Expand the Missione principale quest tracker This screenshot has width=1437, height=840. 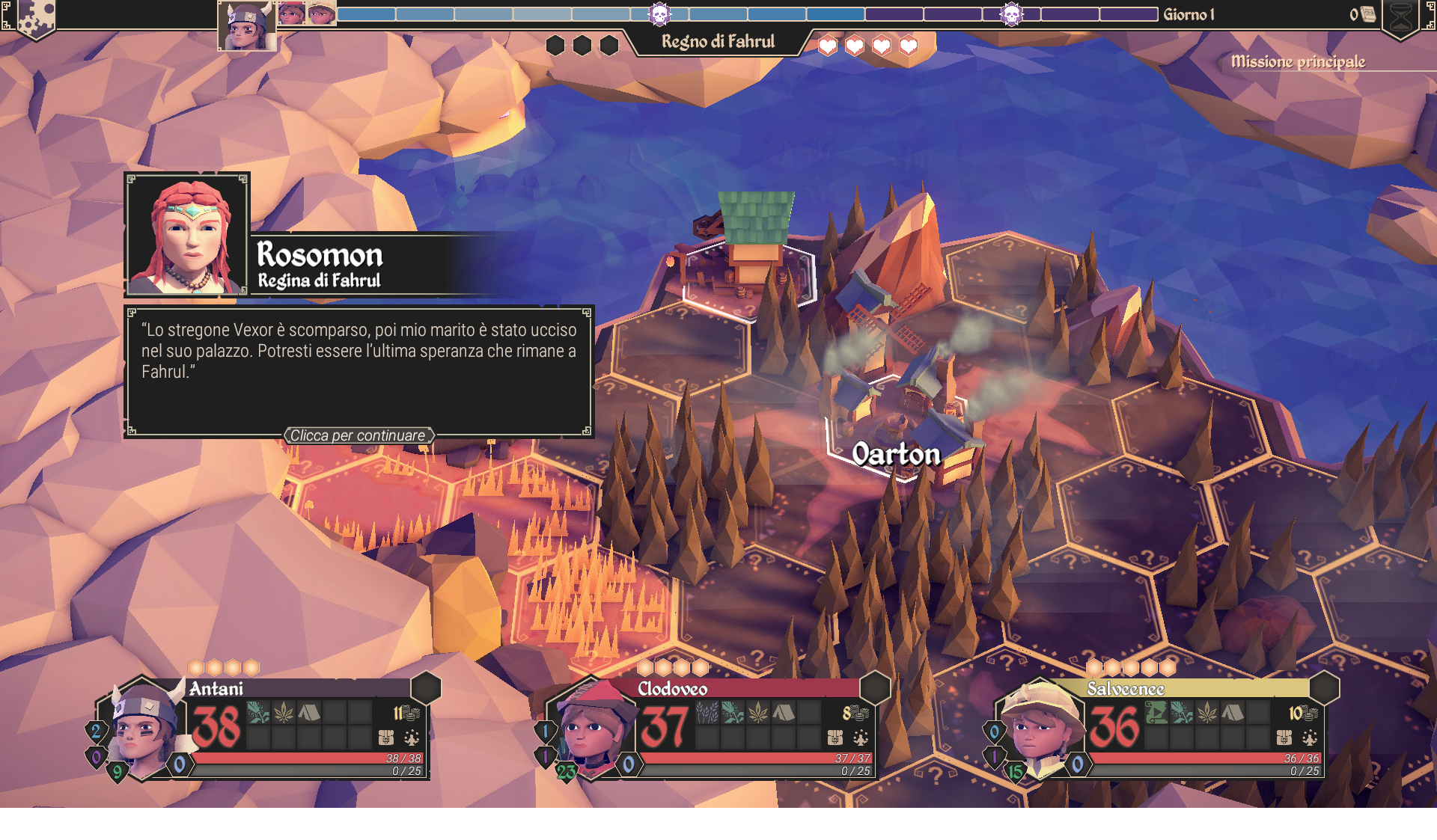coord(1298,61)
